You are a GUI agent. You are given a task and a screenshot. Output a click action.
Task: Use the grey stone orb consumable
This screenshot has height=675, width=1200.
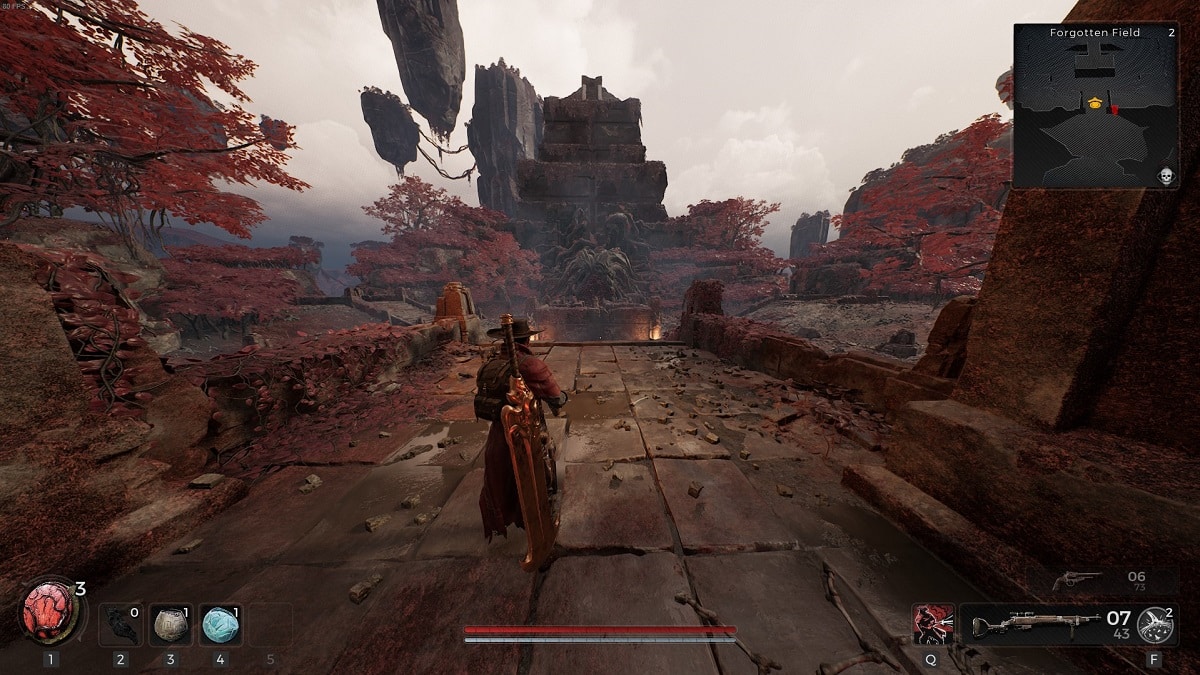tap(171, 624)
